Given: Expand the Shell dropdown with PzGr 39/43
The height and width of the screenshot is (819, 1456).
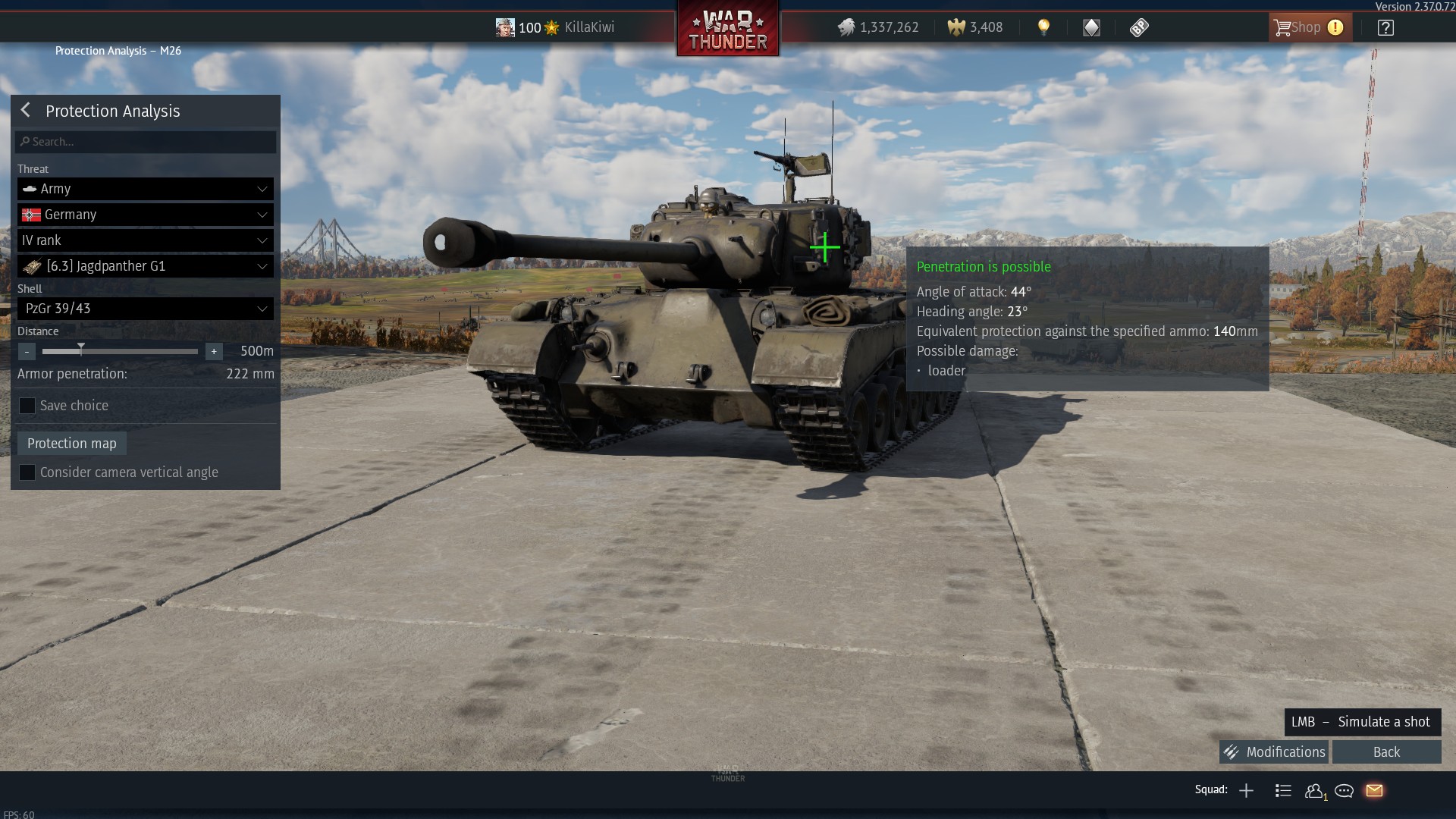Looking at the screenshot, I should point(145,308).
